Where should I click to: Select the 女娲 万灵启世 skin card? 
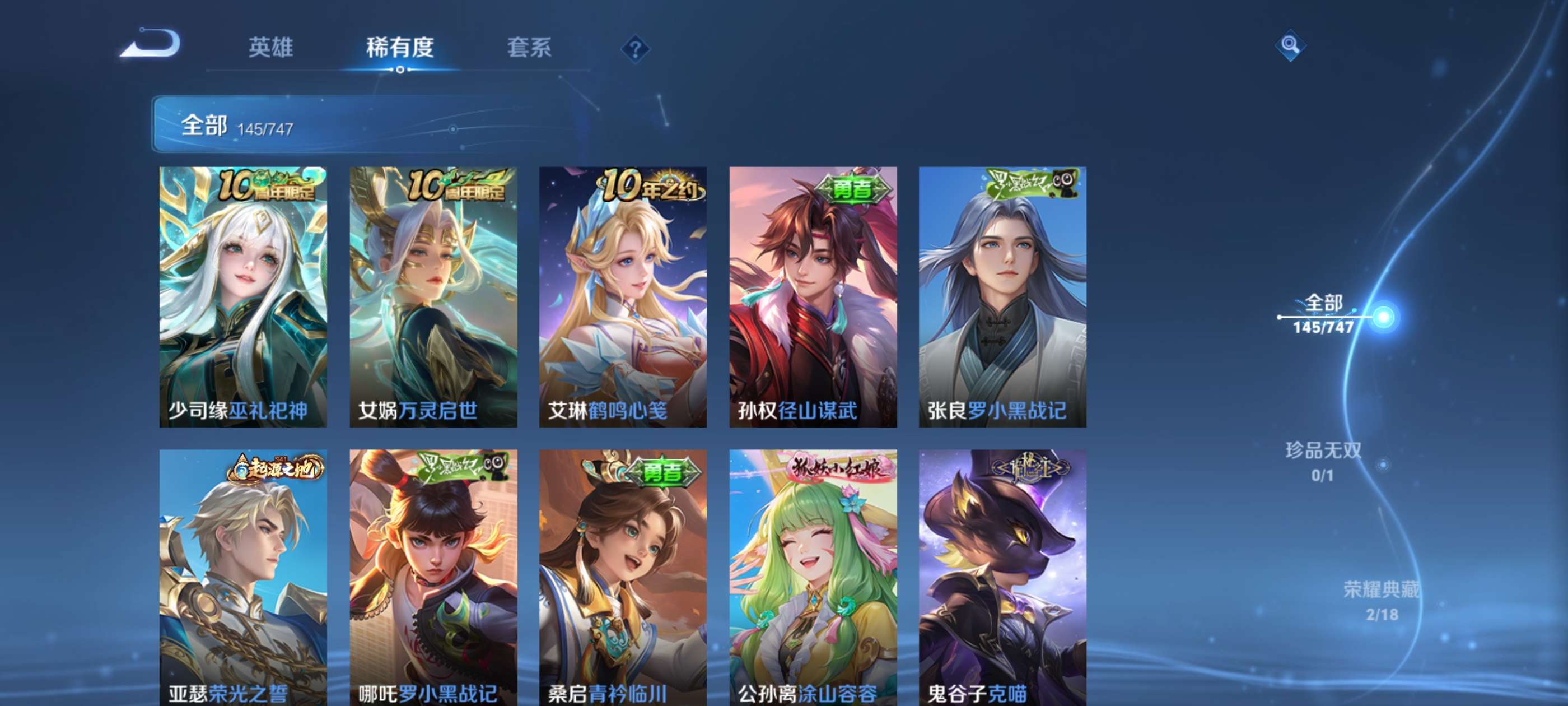tap(433, 296)
